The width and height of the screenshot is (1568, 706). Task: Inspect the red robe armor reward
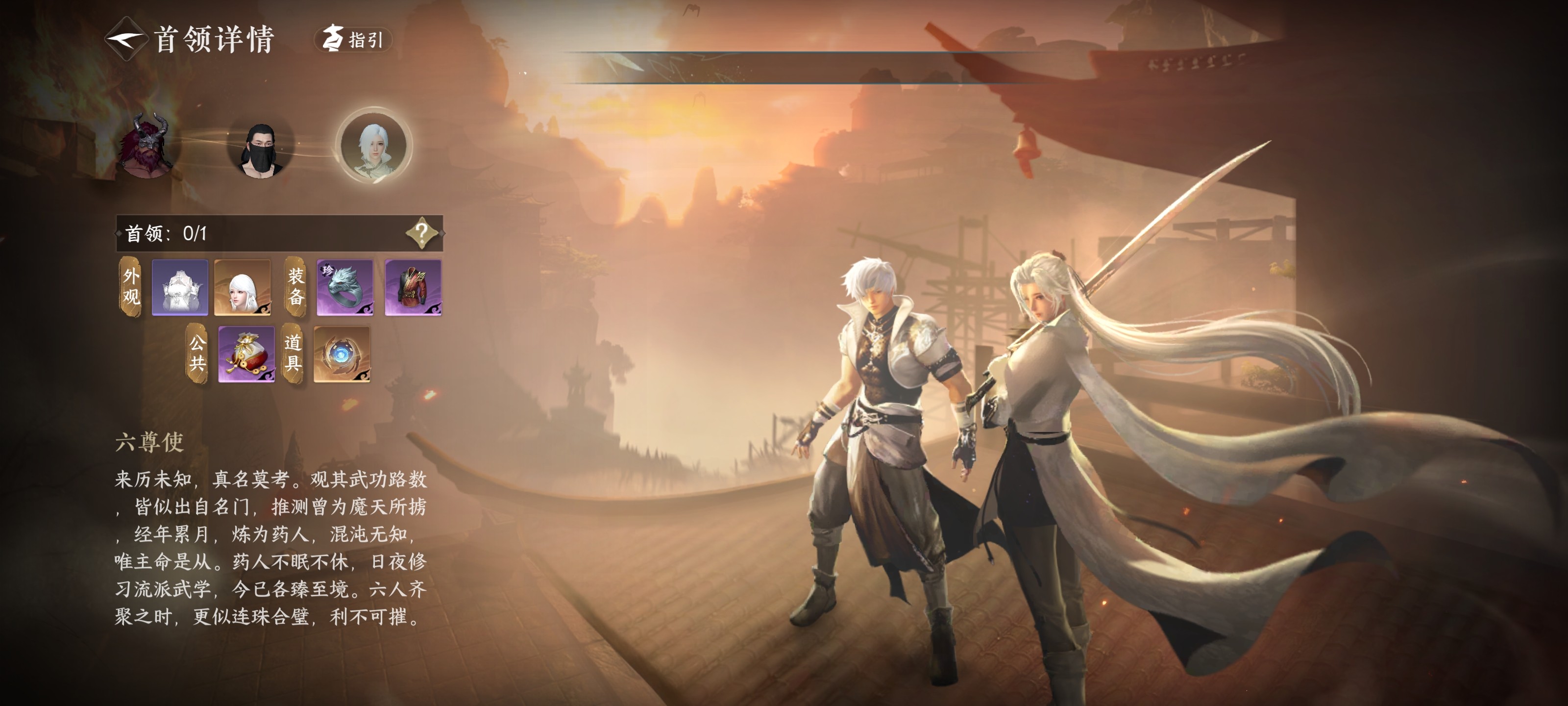[x=413, y=287]
